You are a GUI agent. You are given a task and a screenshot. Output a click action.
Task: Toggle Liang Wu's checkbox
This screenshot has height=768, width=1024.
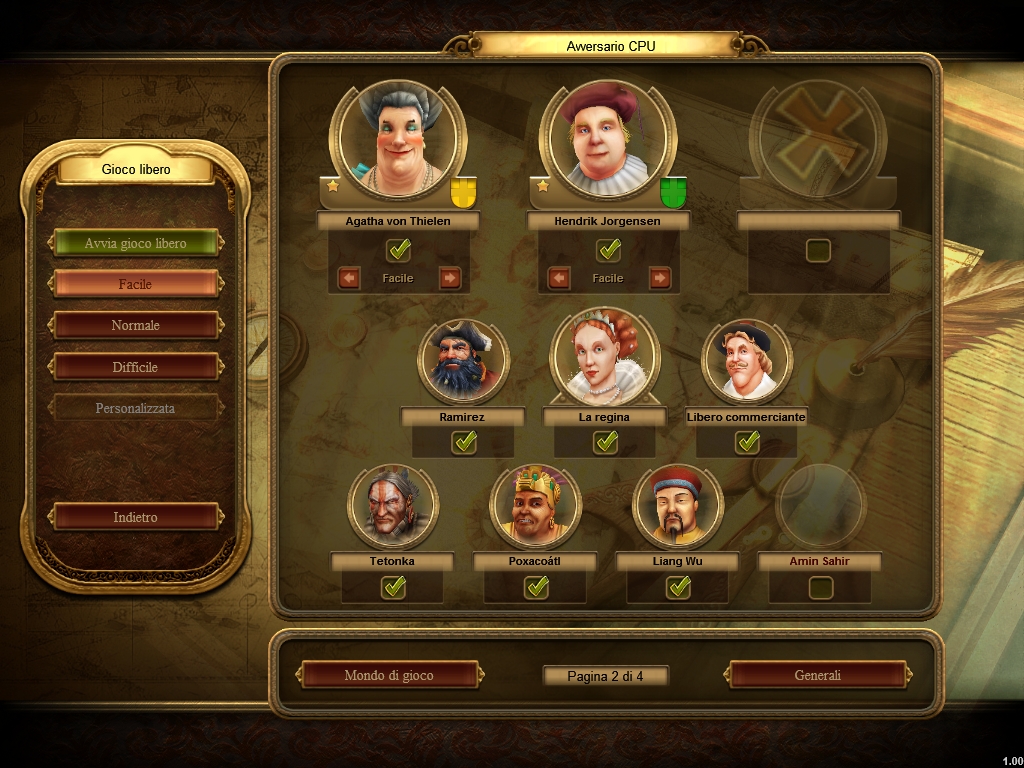click(678, 587)
